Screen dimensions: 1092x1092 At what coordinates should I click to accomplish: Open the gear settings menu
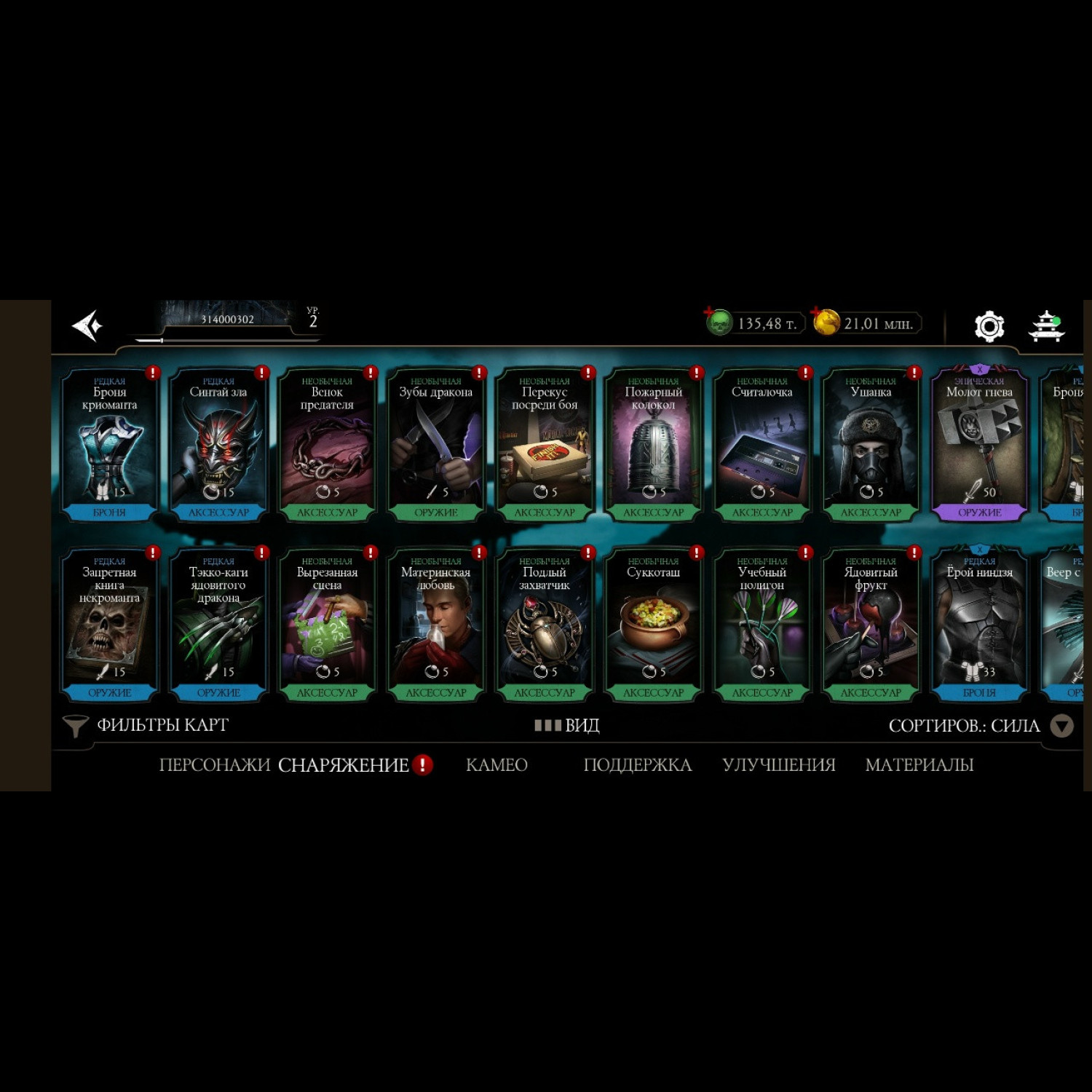click(989, 325)
